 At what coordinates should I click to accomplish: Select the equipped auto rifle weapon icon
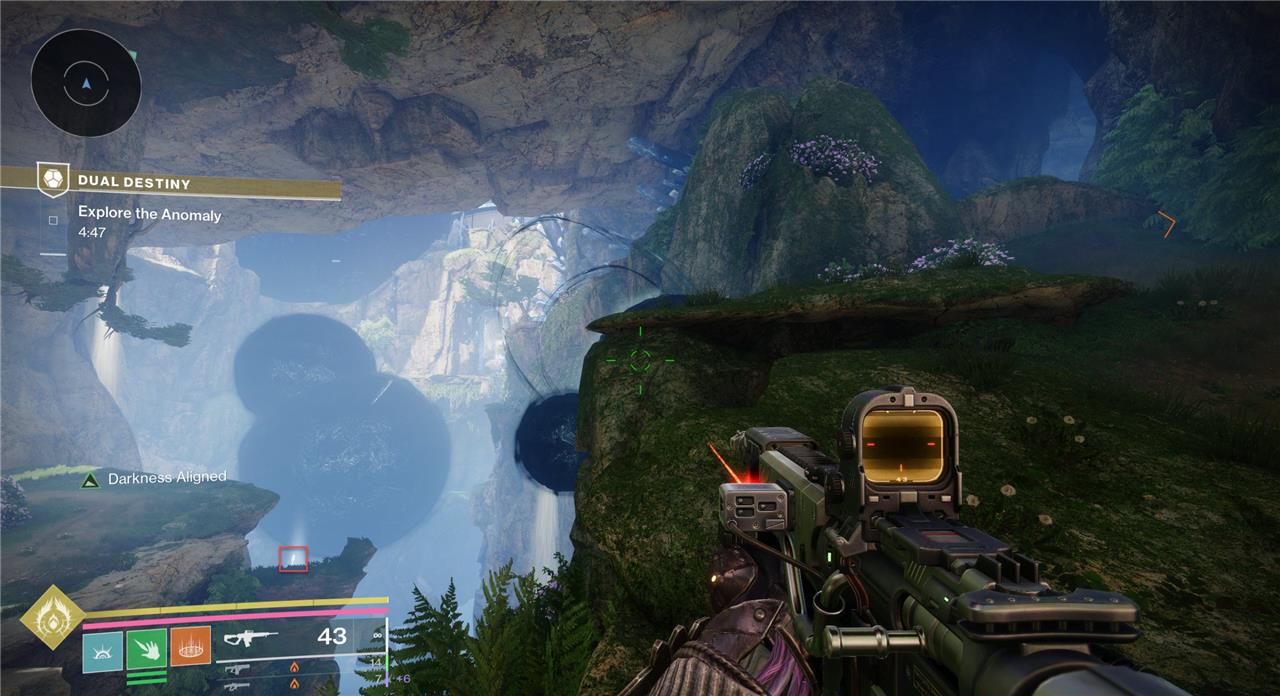(250, 638)
